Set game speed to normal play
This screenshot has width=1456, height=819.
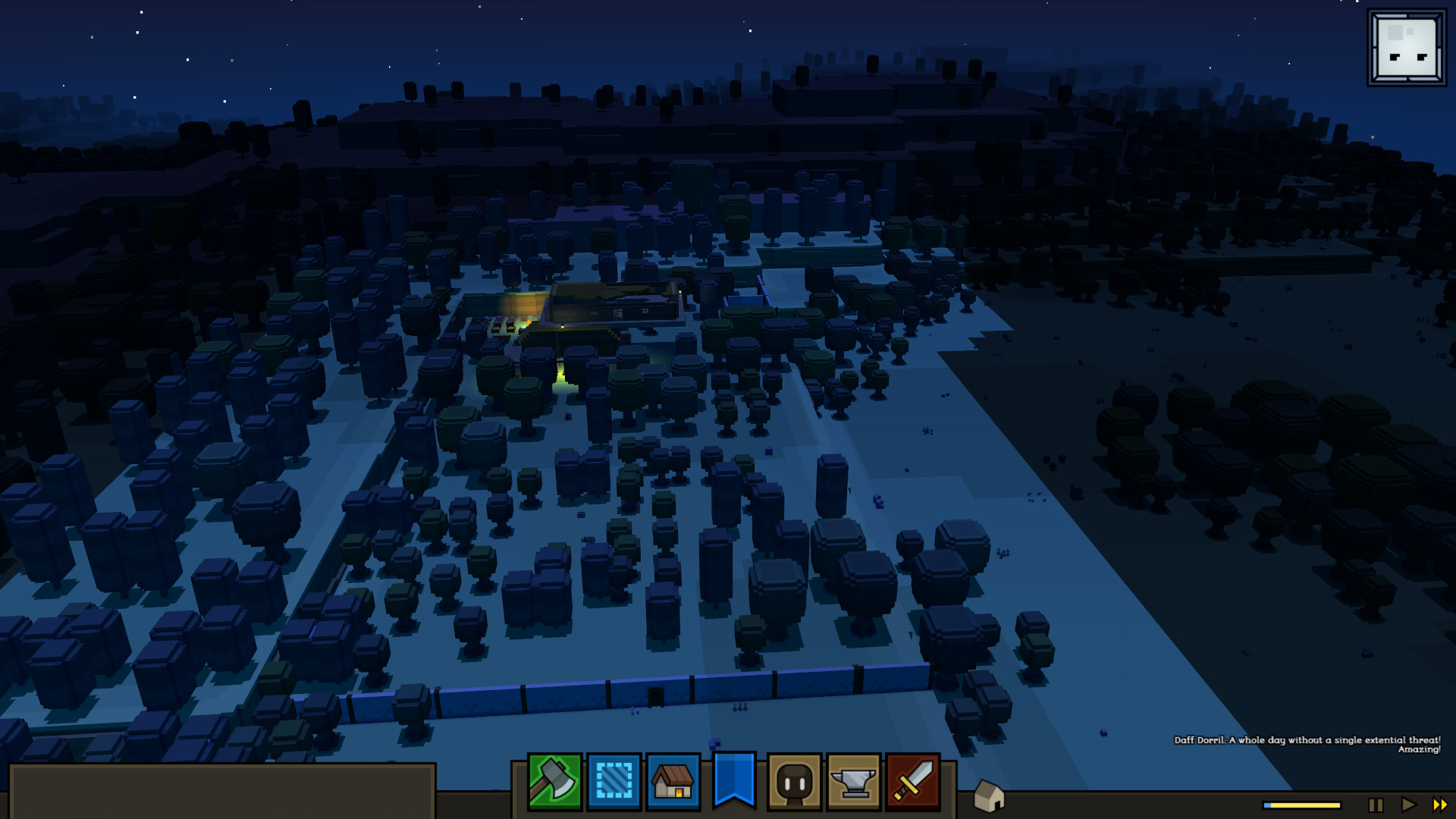[1408, 805]
